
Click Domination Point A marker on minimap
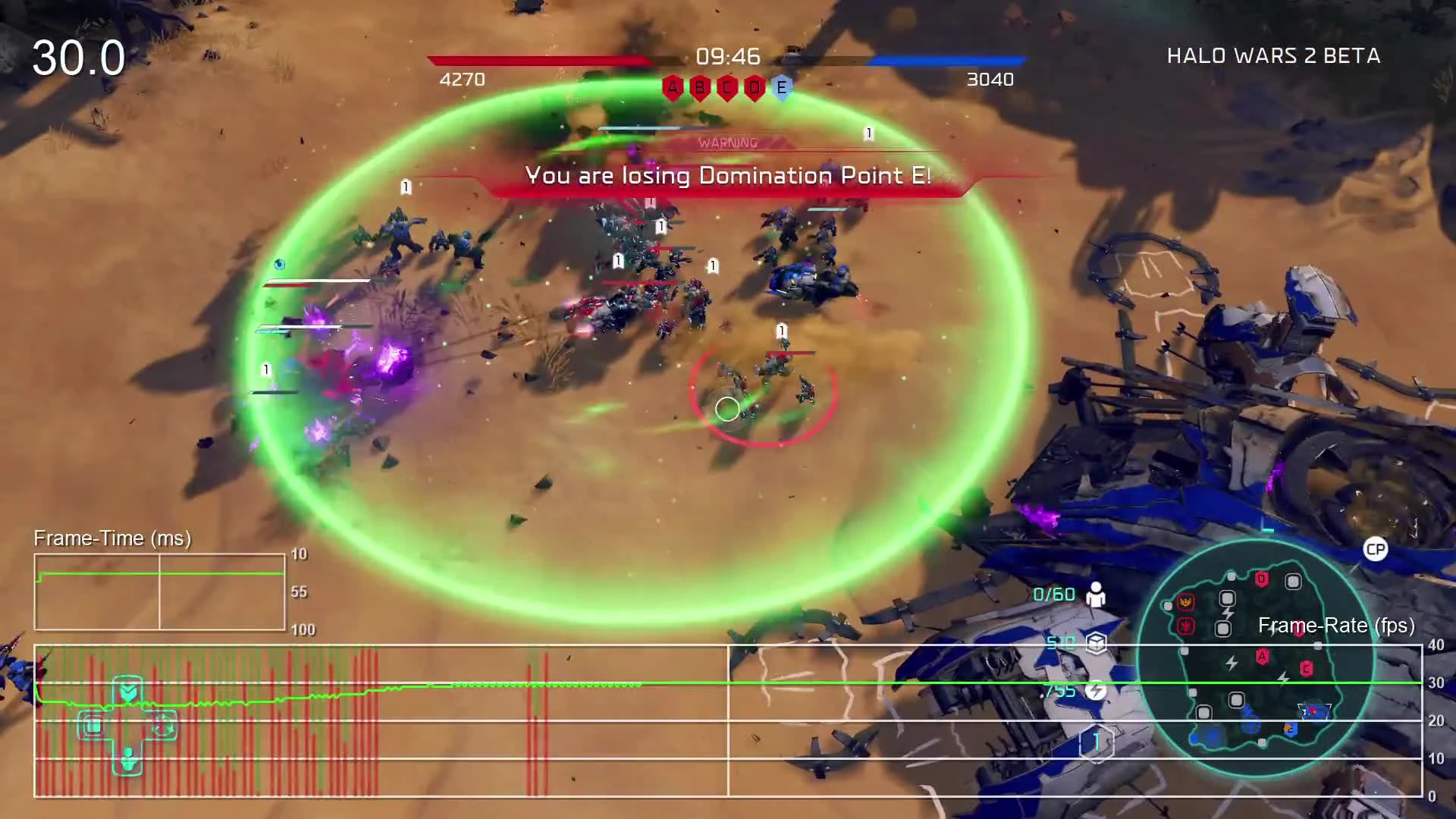pos(1262,655)
